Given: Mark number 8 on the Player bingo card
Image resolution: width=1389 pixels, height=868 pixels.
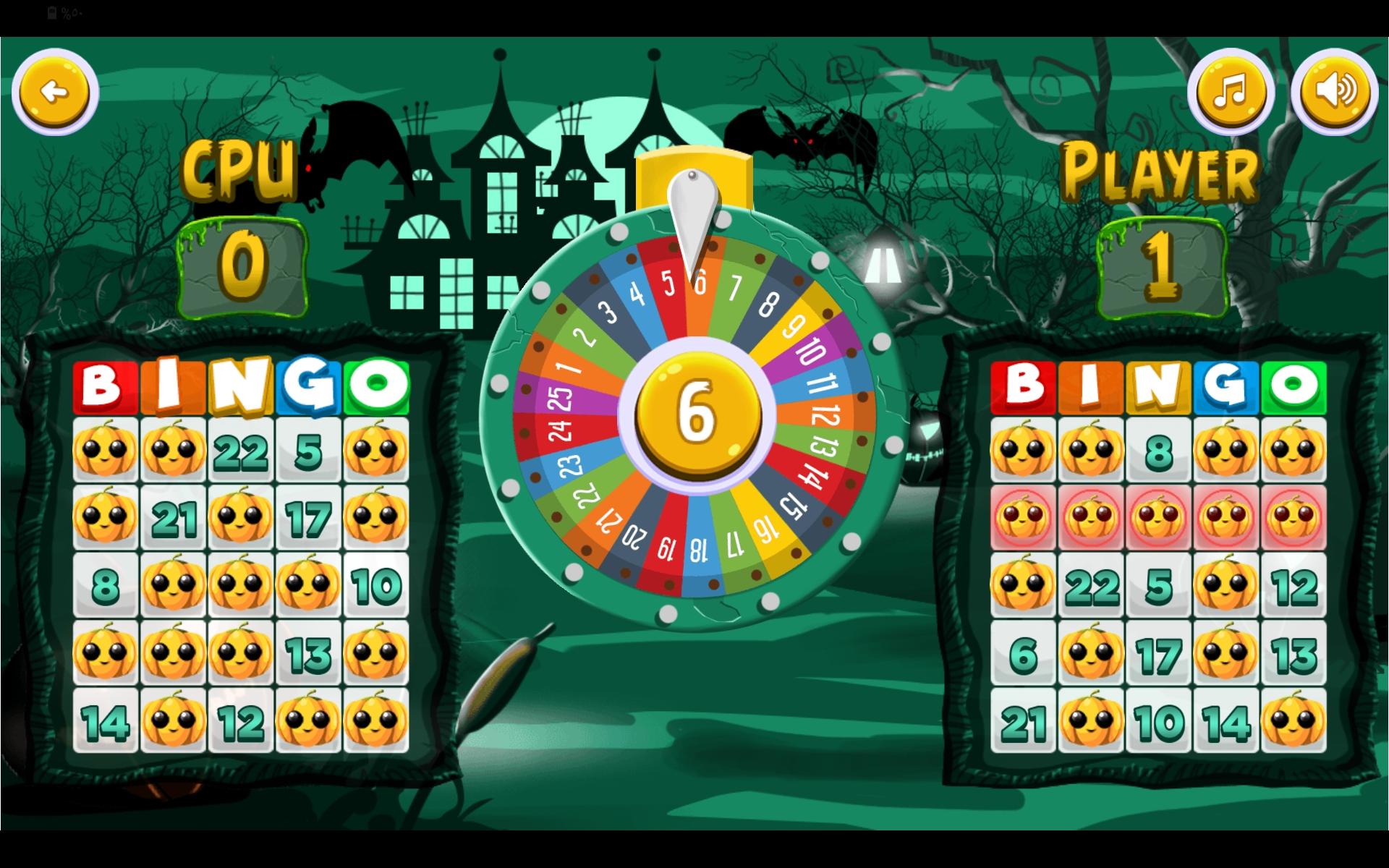Looking at the screenshot, I should point(1158,449).
